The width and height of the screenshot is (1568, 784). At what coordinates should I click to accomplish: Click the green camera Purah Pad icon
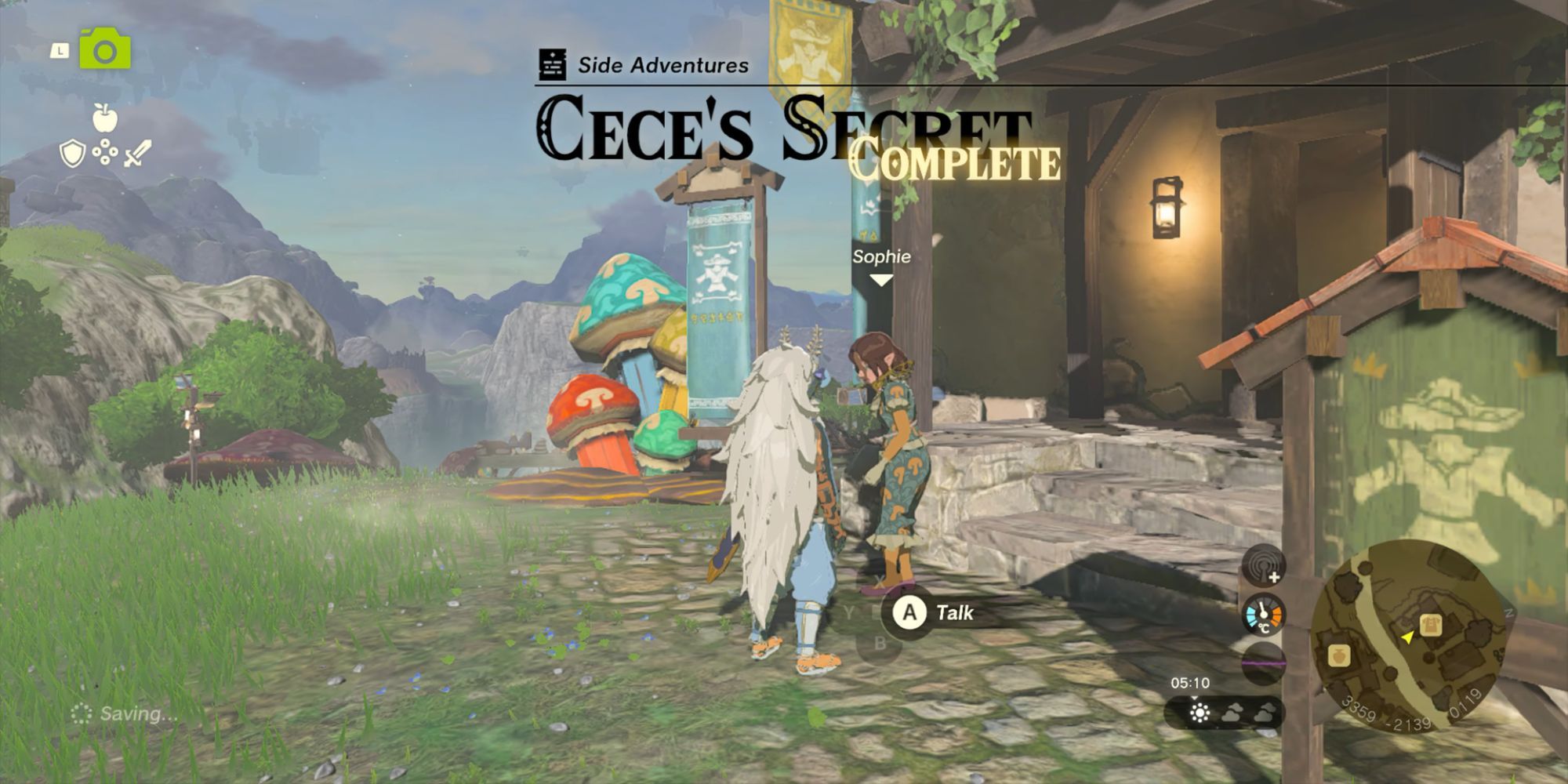tap(105, 49)
